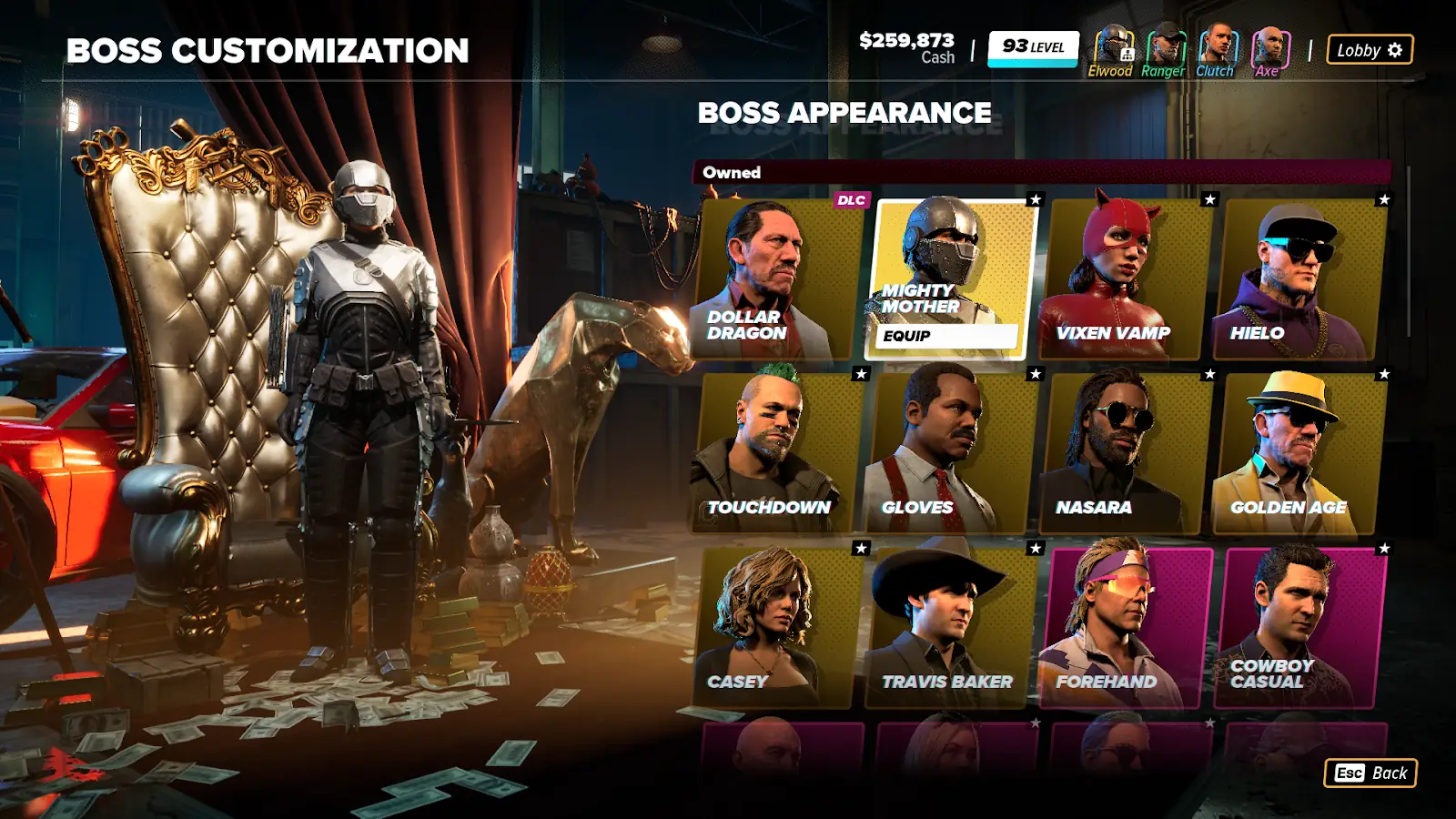
Task: Choose the Vixen Vamp appearance tile
Action: [1127, 278]
